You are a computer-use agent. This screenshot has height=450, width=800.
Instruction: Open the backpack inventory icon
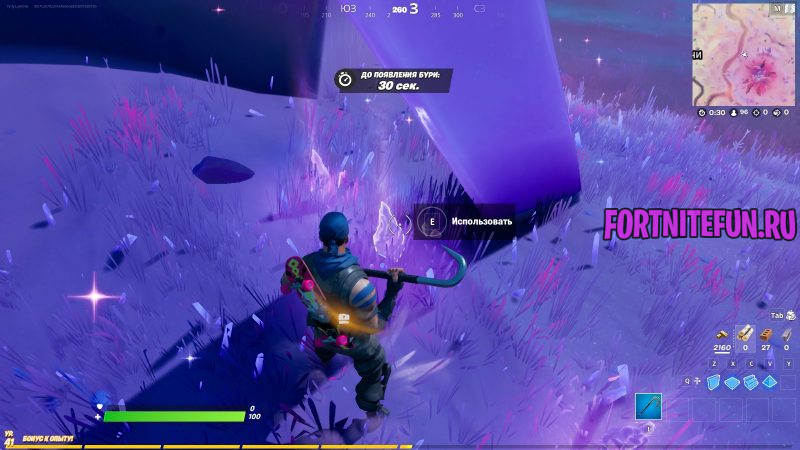pyautogui.click(x=791, y=315)
